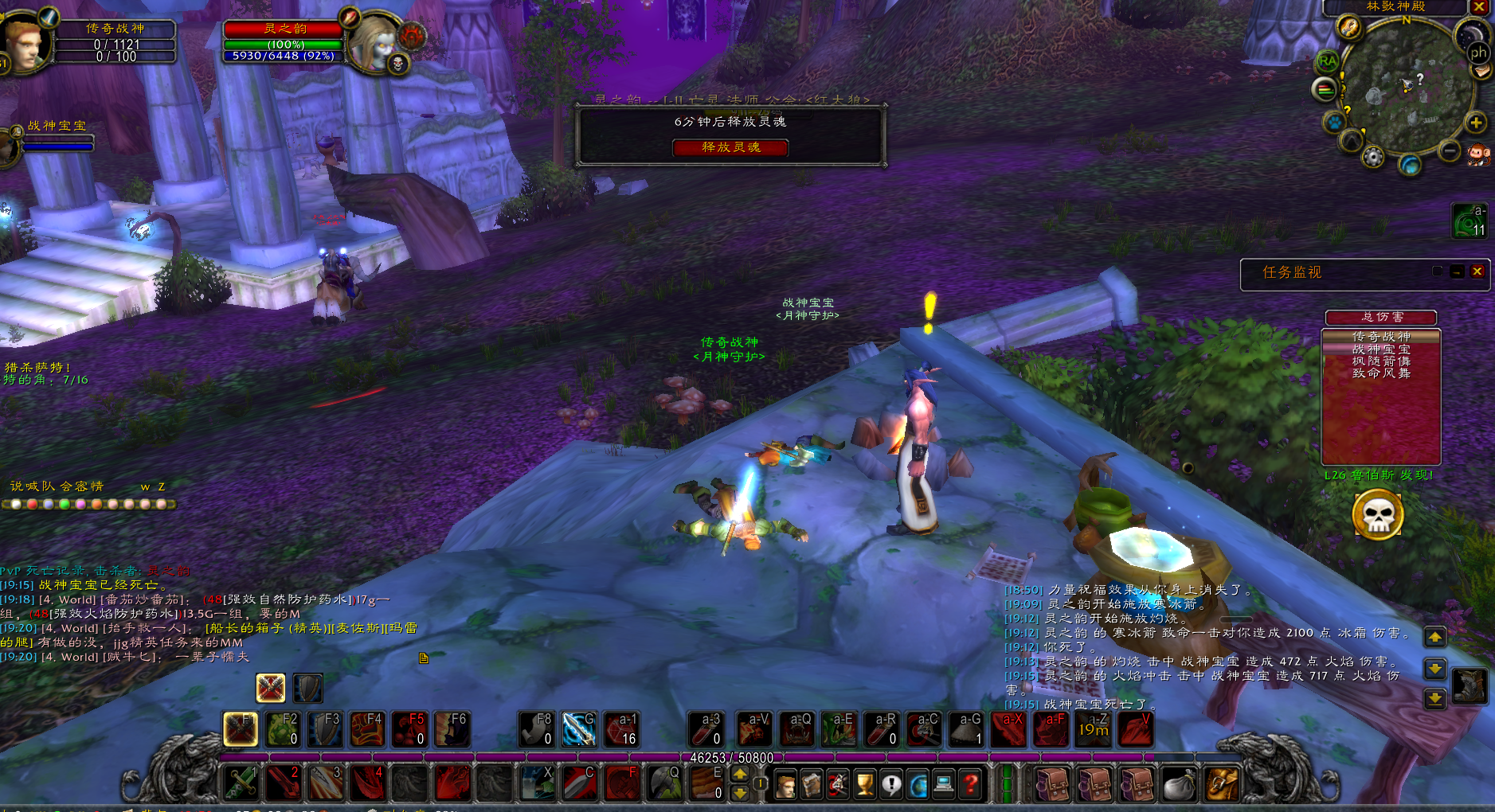This screenshot has width=1495, height=812.
Task: Open the red question mark help button
Action: coord(970,785)
